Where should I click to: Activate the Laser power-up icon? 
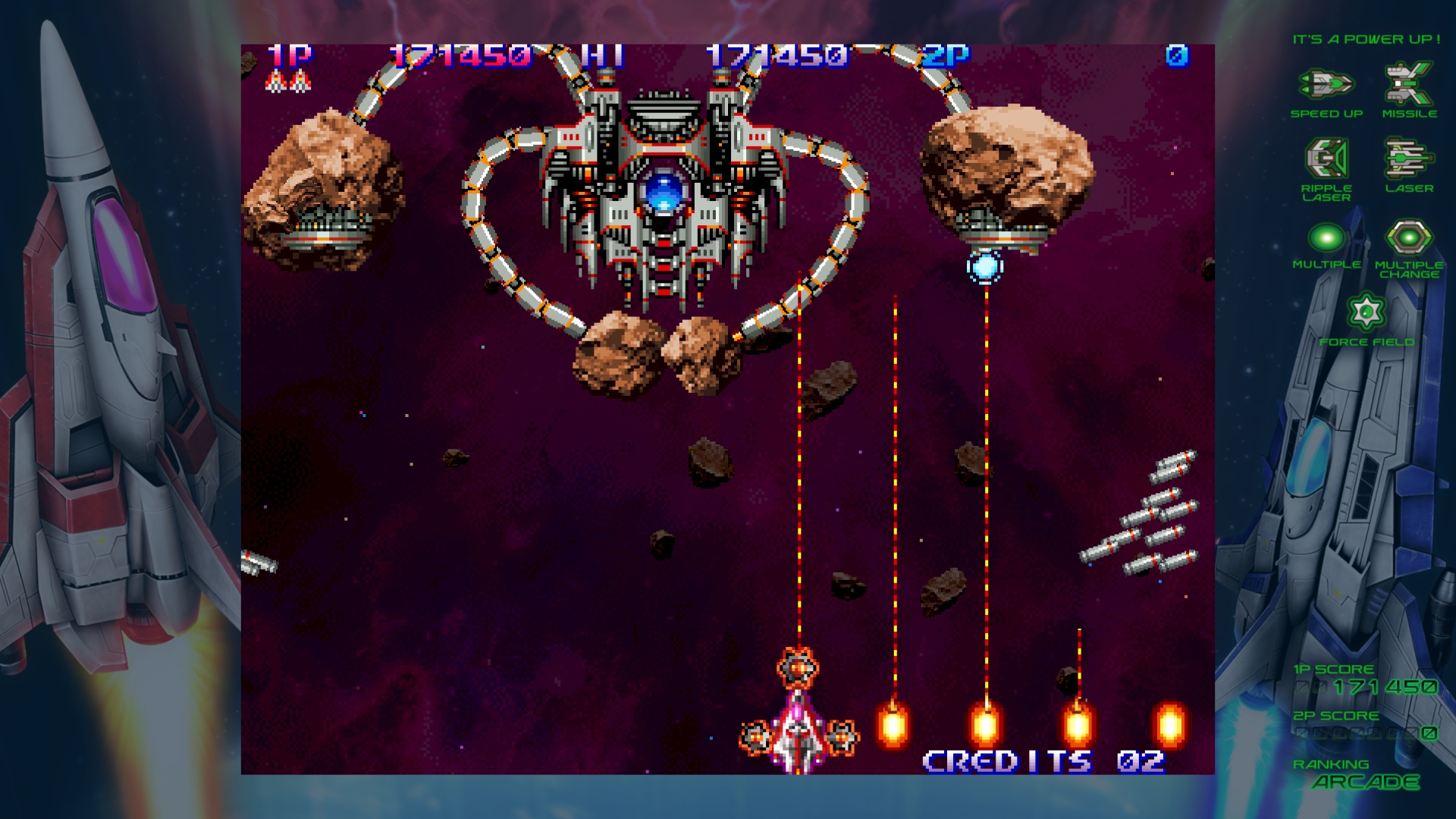click(1408, 158)
